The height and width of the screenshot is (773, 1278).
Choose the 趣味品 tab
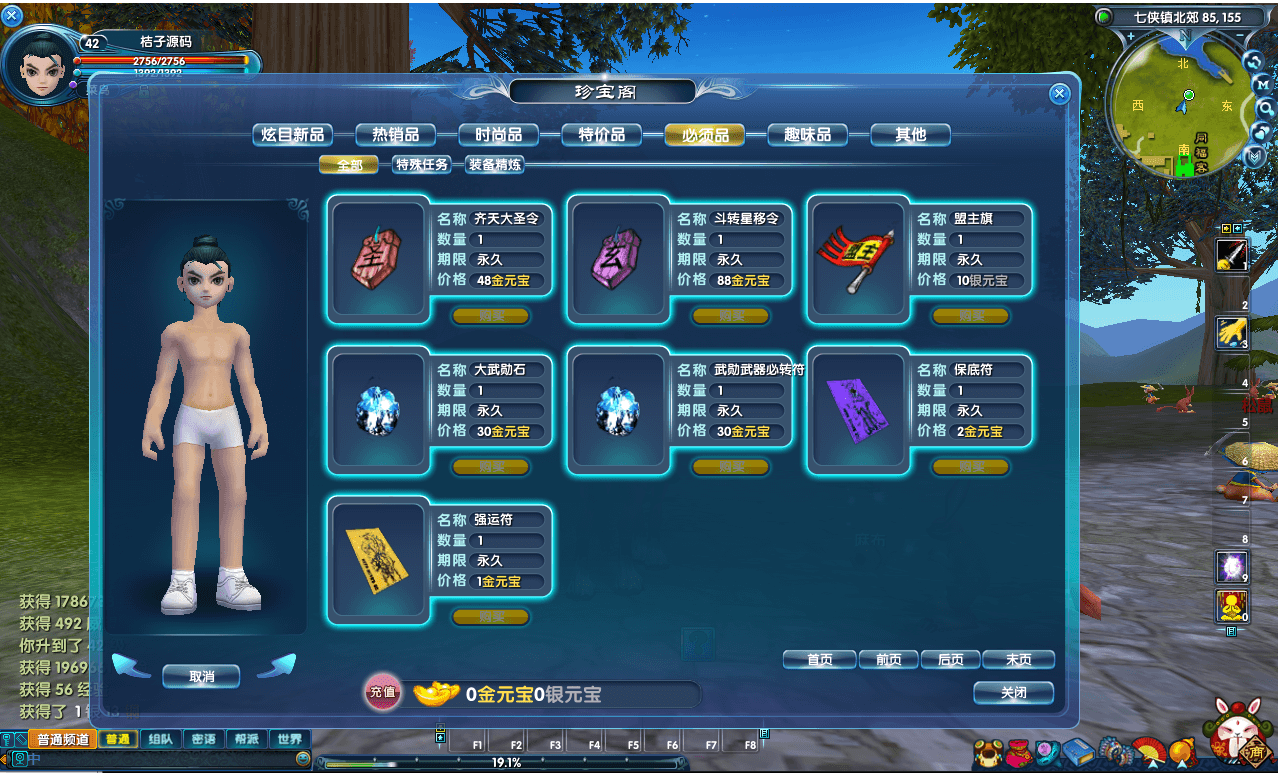(807, 135)
